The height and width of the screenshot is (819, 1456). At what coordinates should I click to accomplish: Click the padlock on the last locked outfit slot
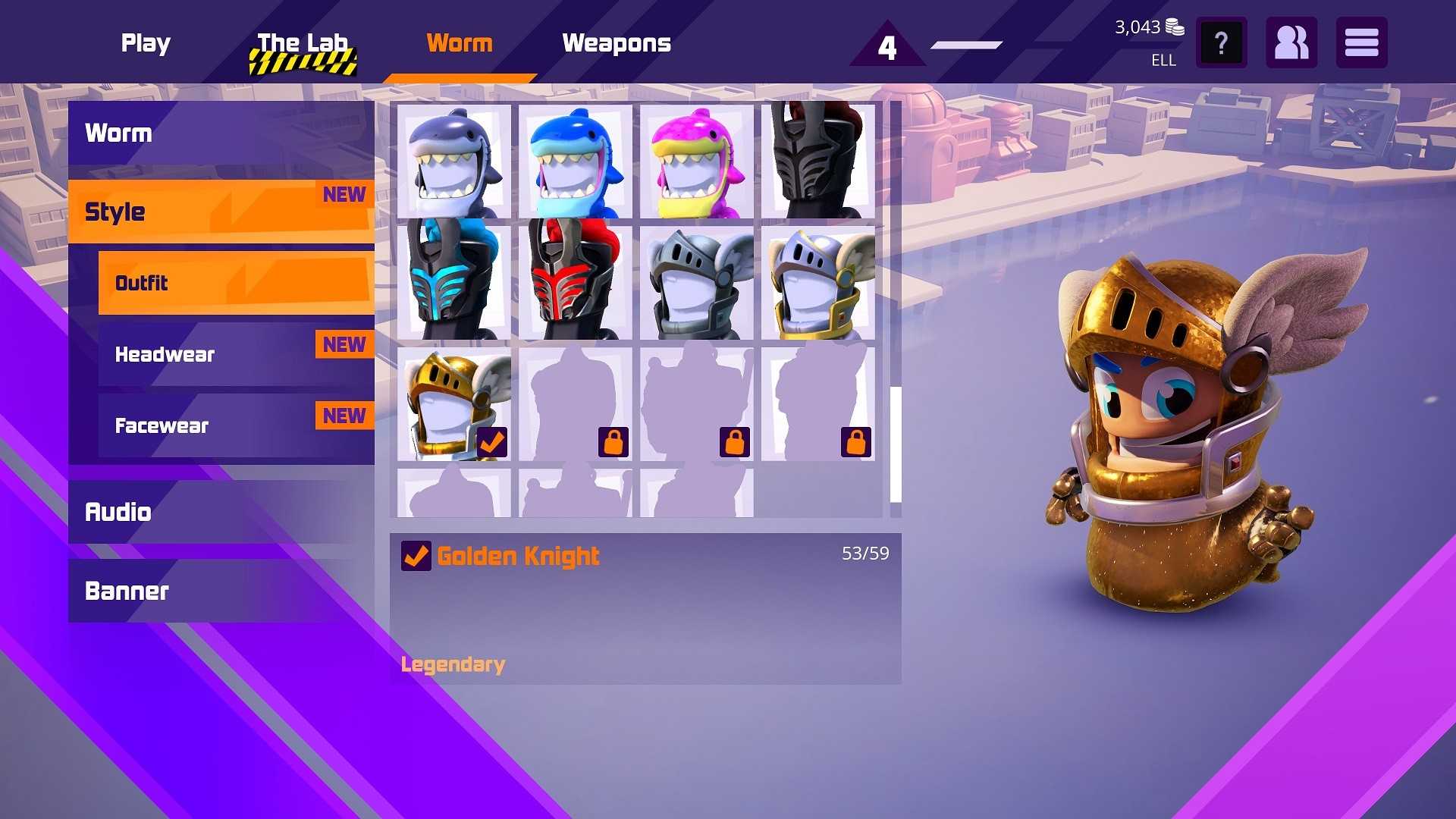[x=856, y=442]
